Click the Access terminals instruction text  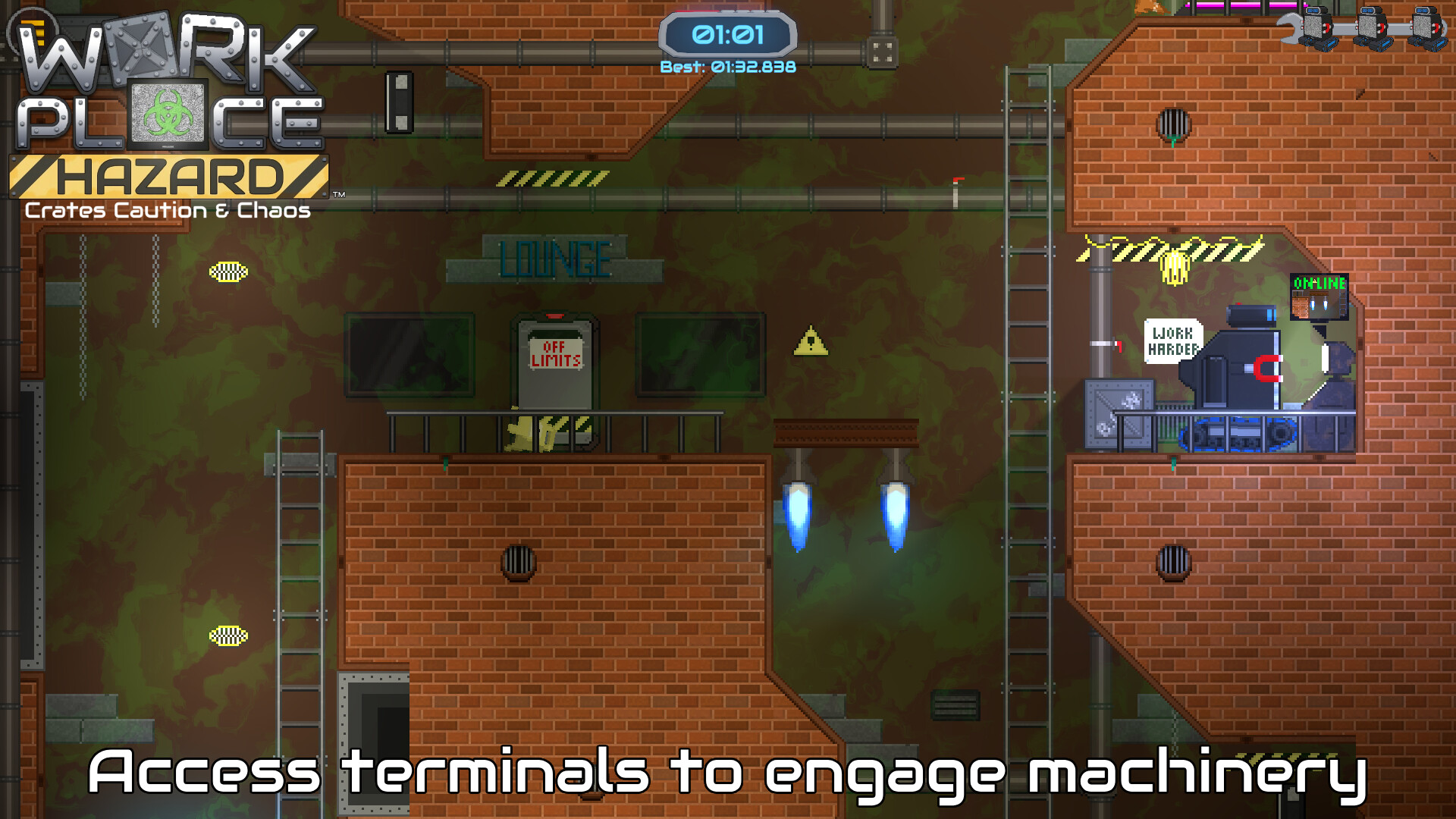(728, 772)
